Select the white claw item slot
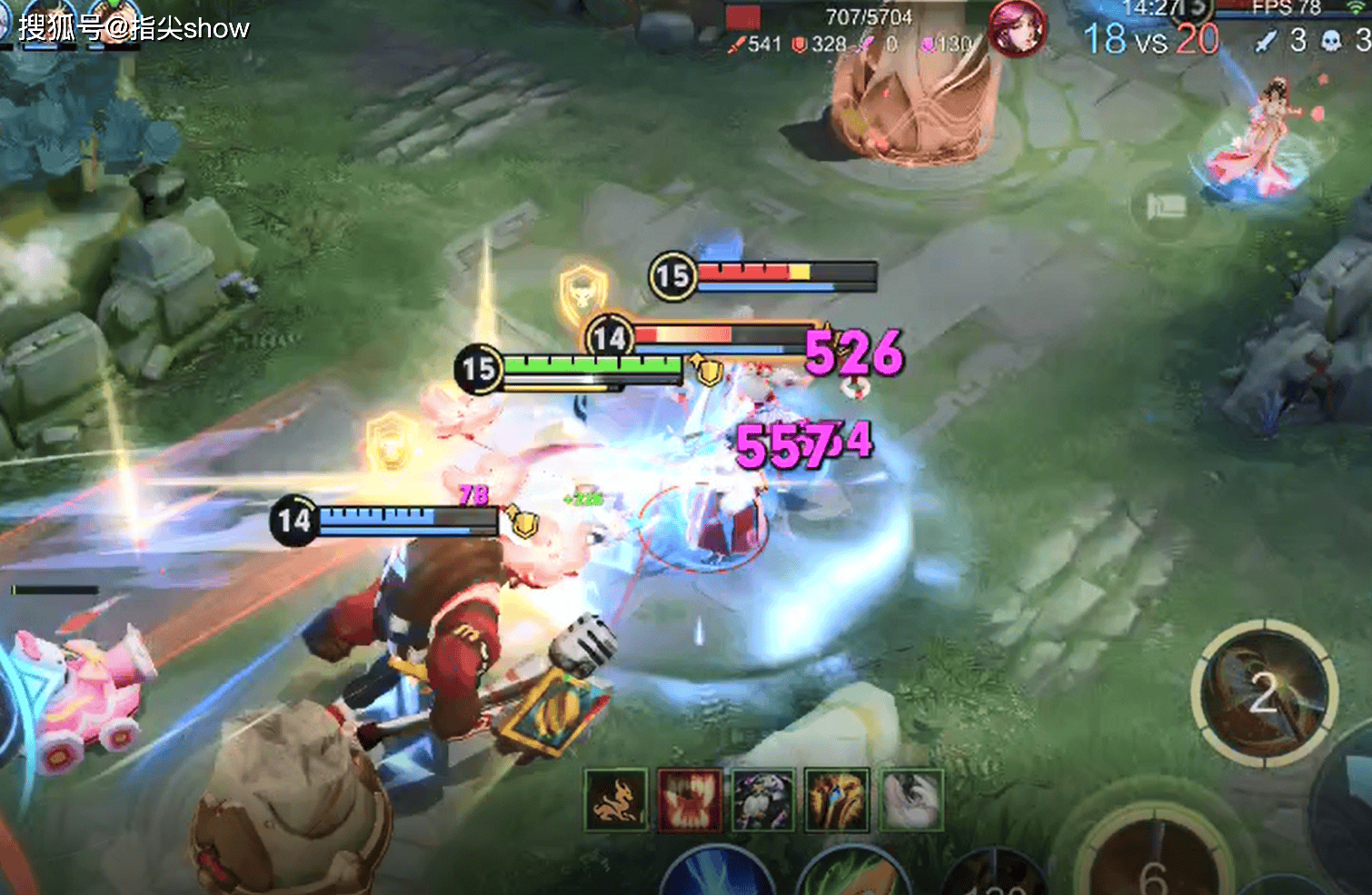The image size is (1372, 895). [x=911, y=801]
